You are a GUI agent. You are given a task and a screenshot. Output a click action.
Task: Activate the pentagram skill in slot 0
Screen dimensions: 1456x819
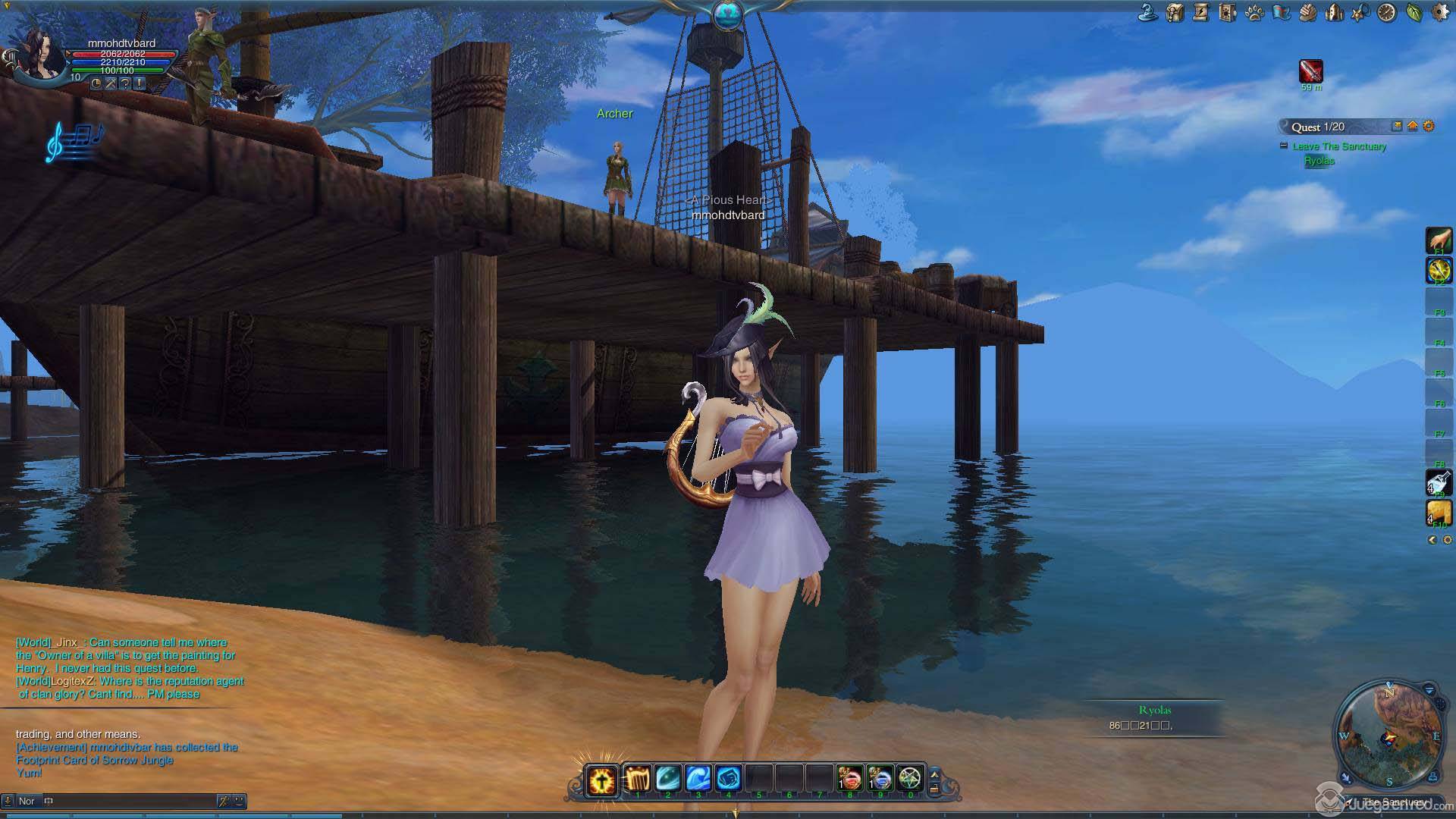tap(909, 778)
